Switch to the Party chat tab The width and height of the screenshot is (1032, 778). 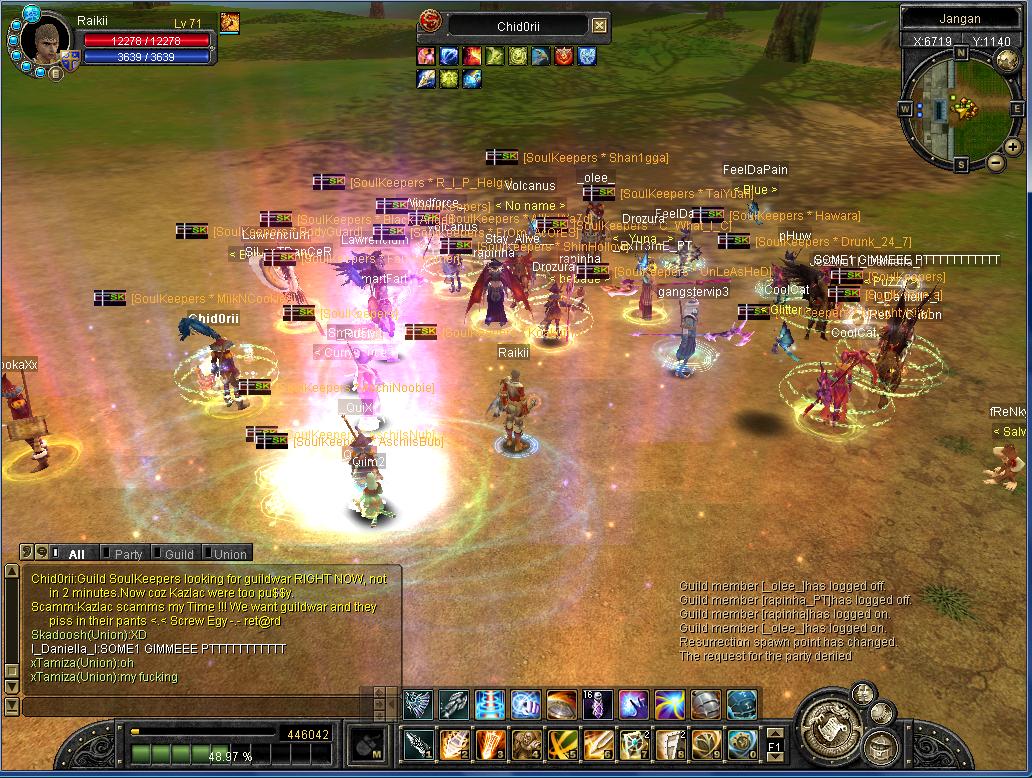pyautogui.click(x=128, y=553)
